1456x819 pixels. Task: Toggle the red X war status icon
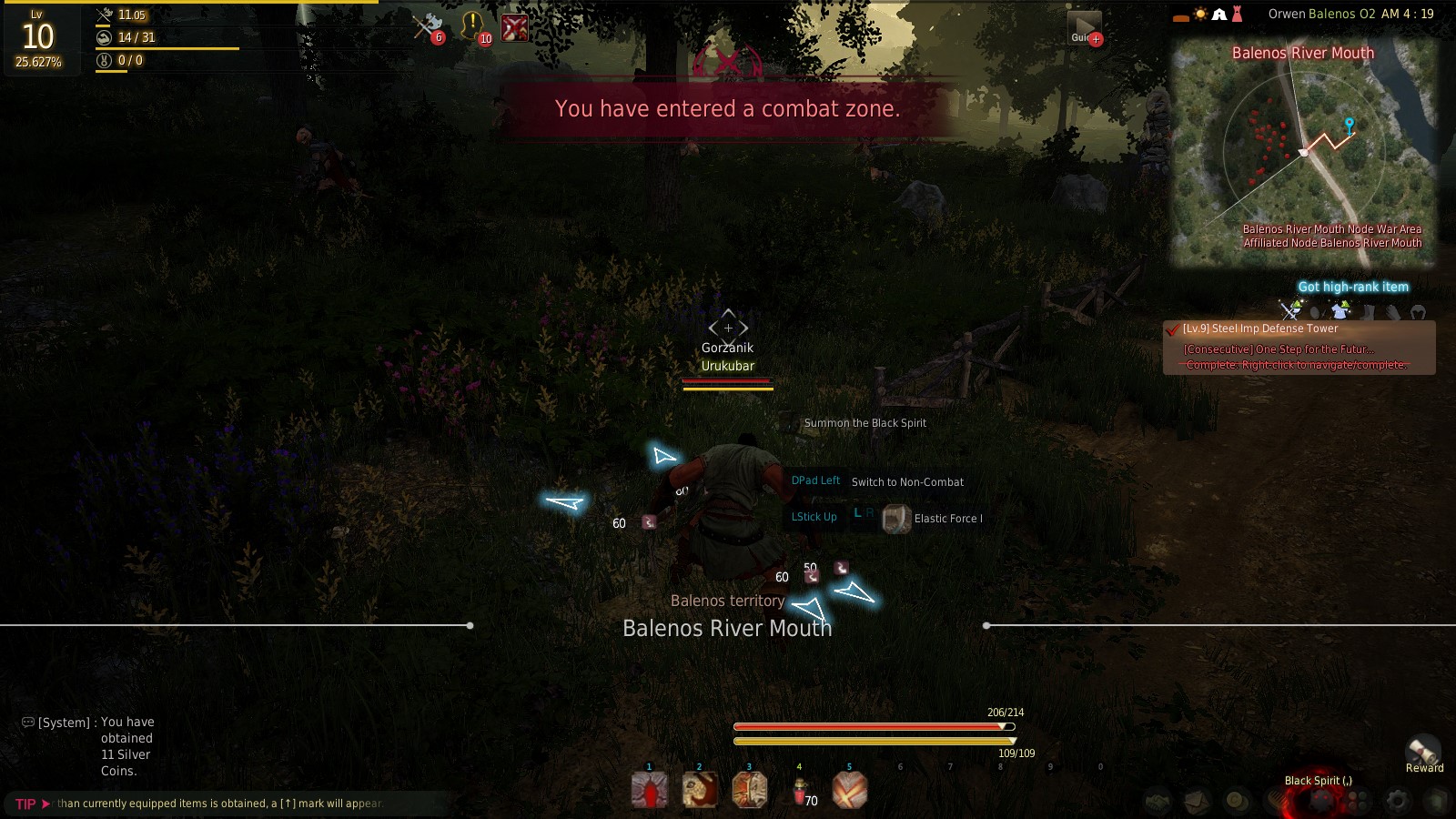[515, 27]
